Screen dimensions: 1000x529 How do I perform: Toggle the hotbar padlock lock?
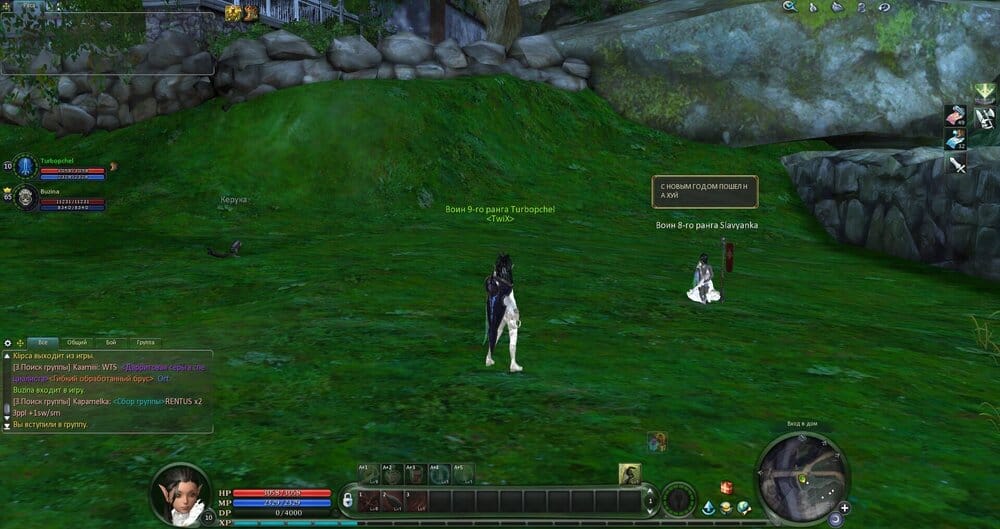[x=347, y=499]
